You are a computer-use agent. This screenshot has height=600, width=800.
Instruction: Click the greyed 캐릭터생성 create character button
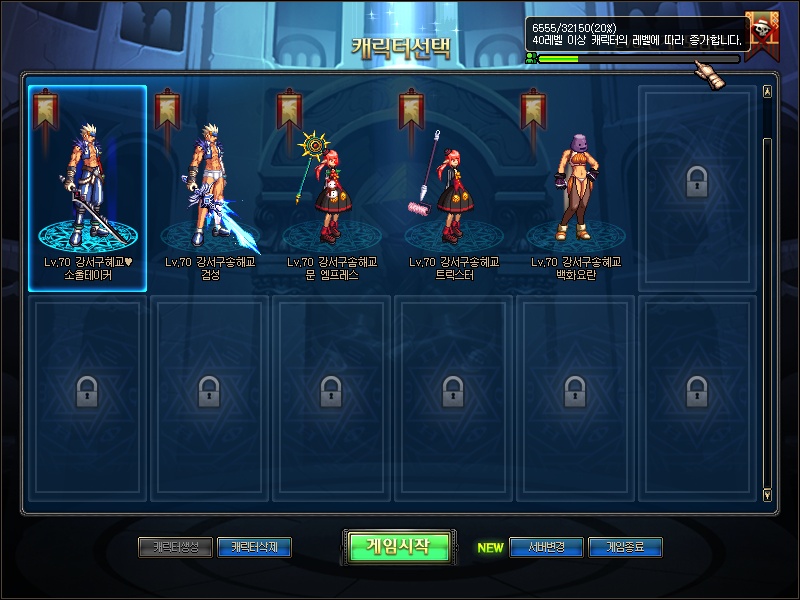175,547
